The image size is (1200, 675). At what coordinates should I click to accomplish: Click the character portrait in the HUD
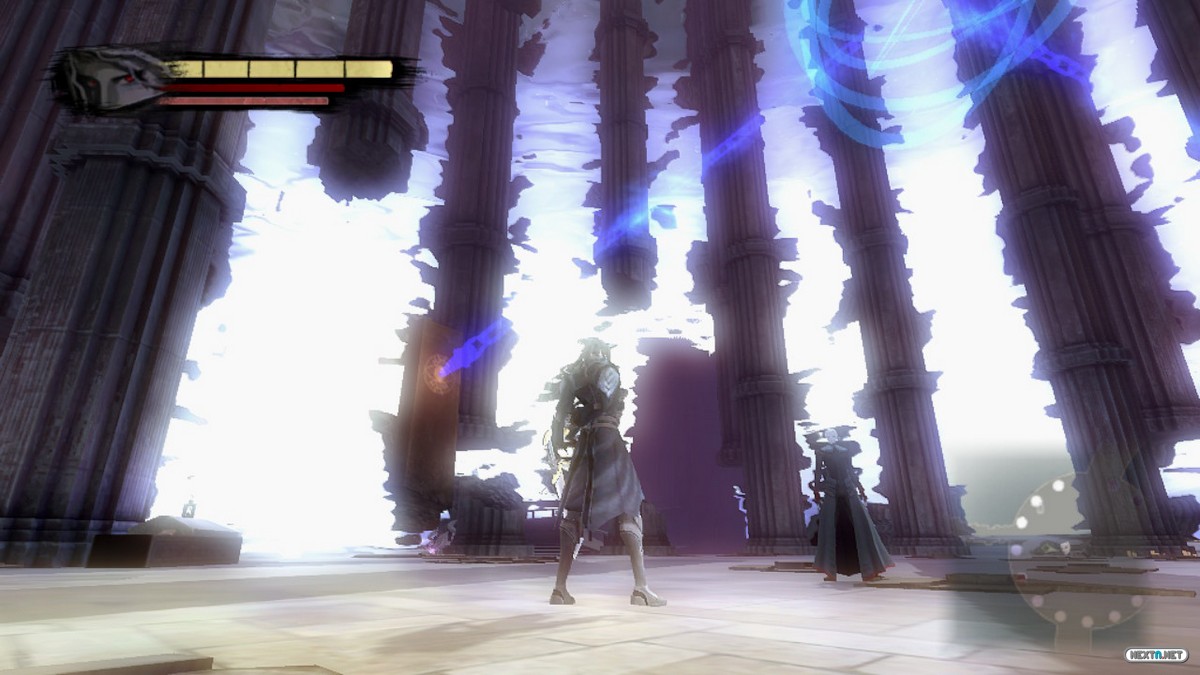point(112,78)
